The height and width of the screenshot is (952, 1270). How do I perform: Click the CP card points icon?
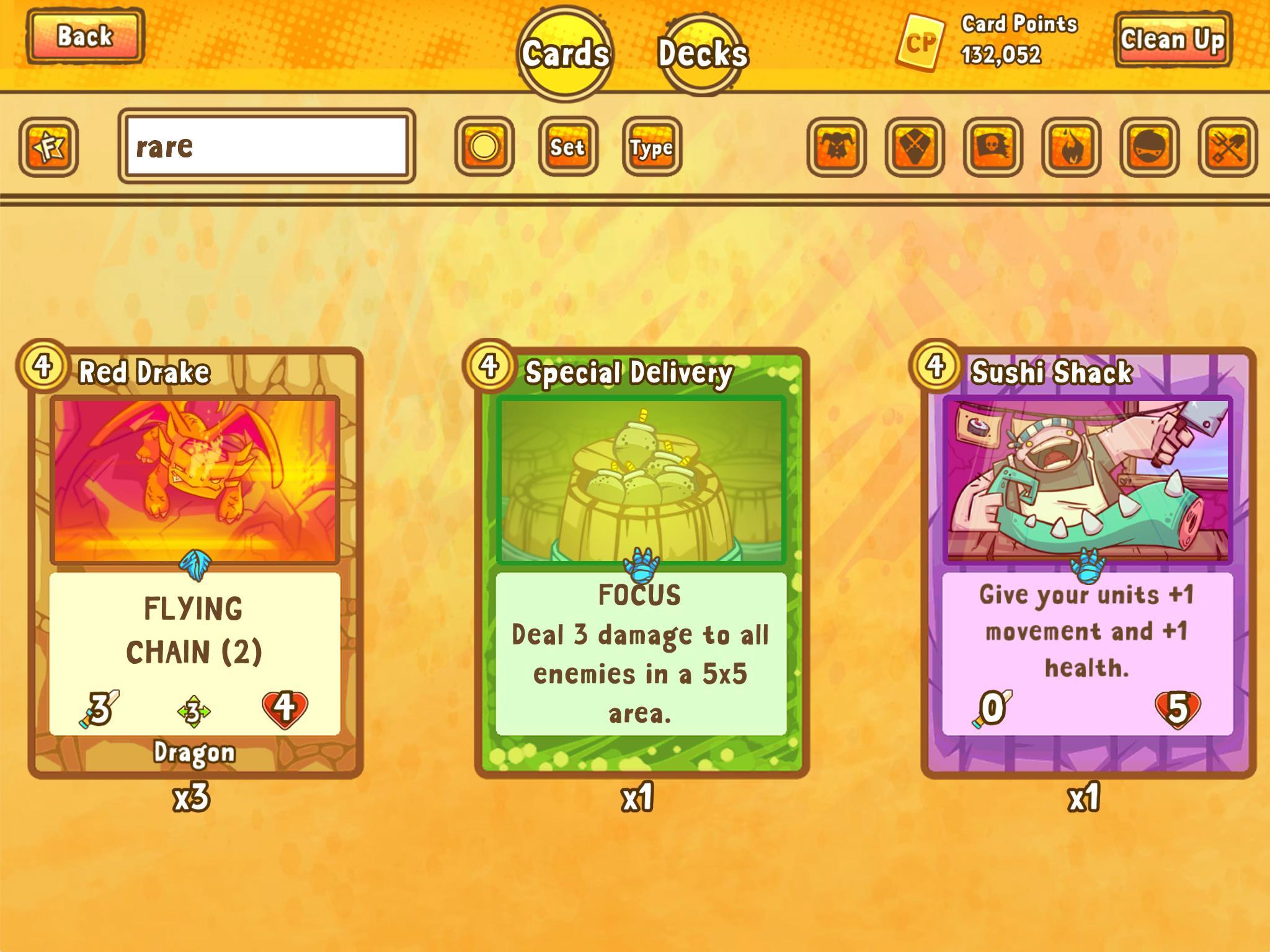(x=920, y=42)
